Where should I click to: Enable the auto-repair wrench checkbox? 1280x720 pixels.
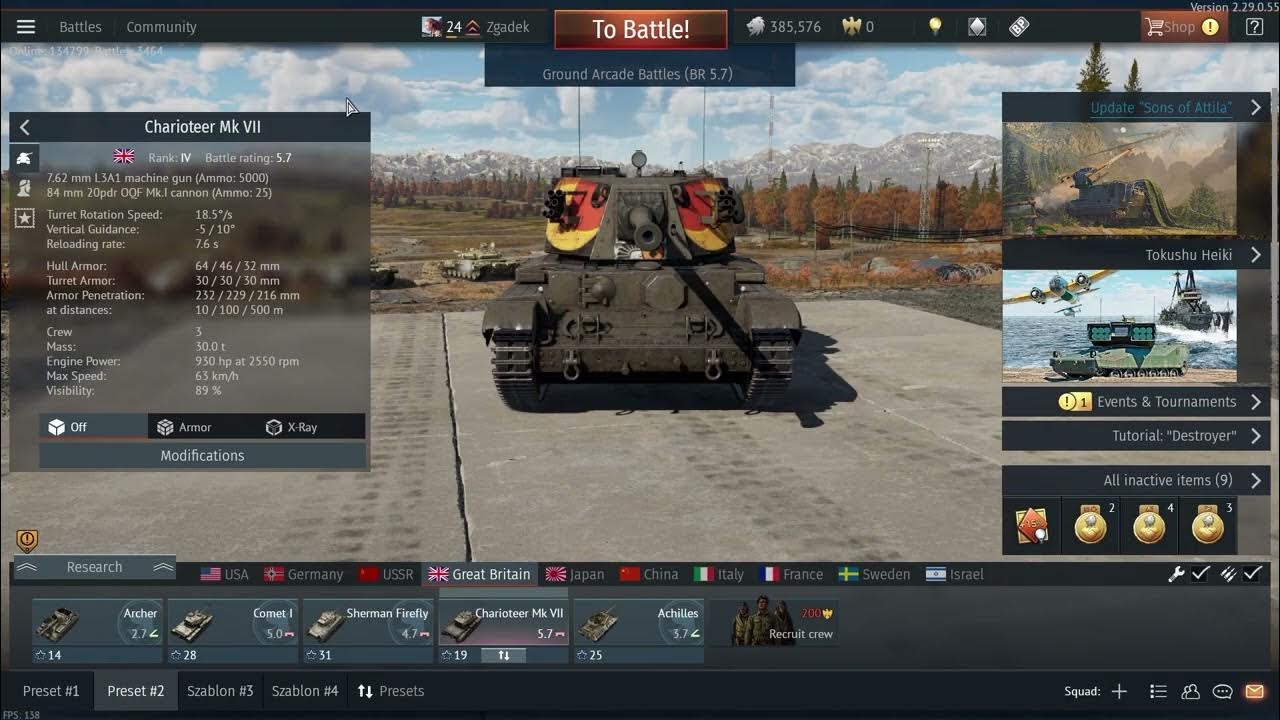point(1199,574)
